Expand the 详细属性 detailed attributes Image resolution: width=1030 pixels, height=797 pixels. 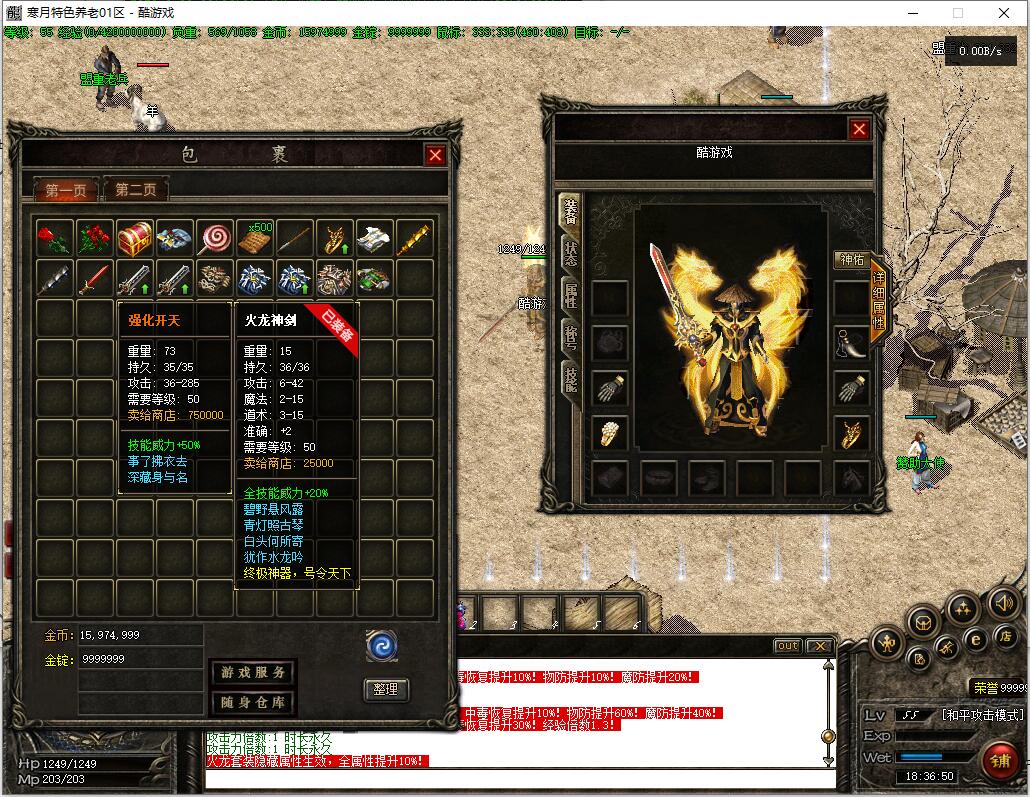click(878, 300)
